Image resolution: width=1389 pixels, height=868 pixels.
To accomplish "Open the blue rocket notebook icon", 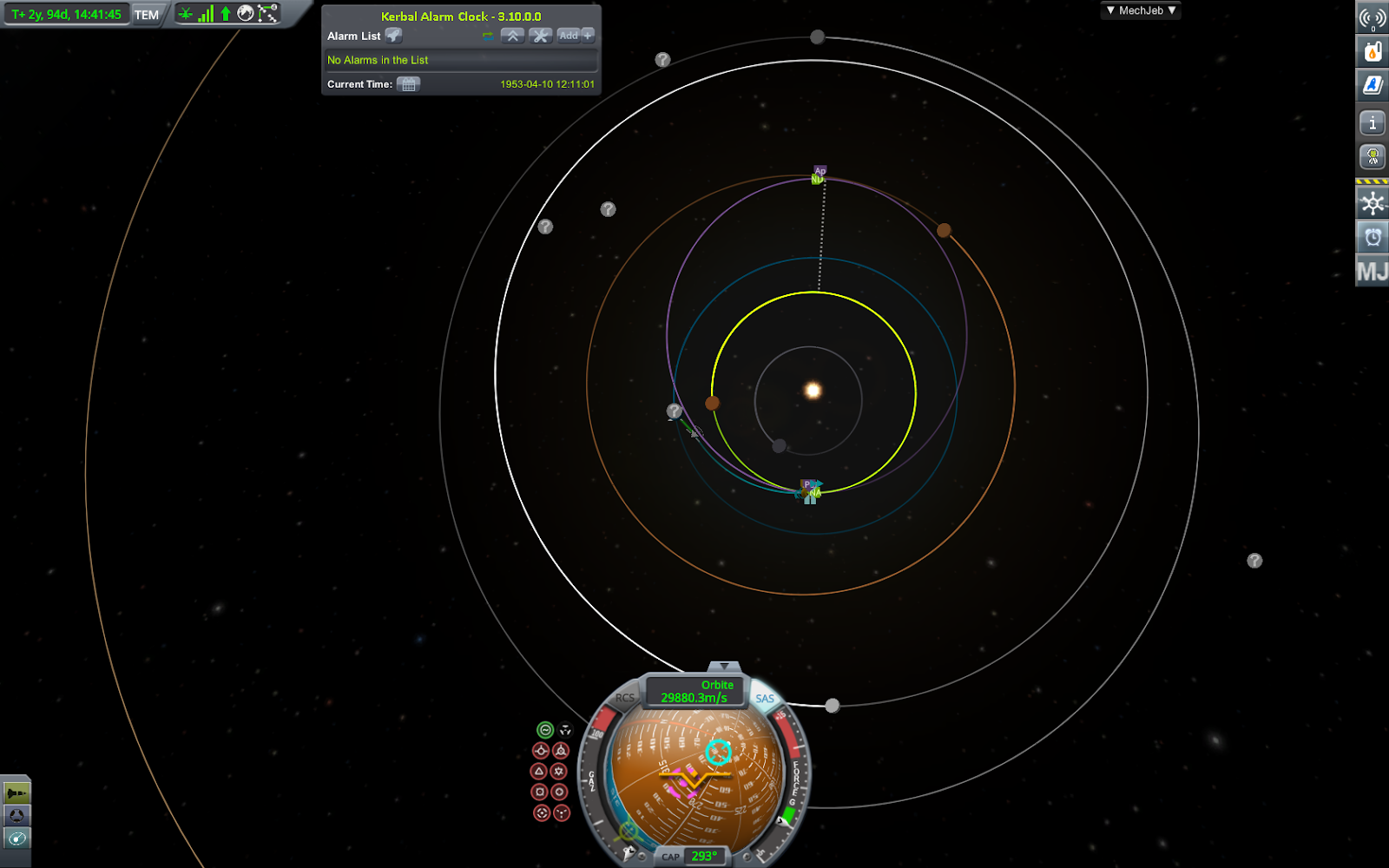I will click(x=1373, y=85).
